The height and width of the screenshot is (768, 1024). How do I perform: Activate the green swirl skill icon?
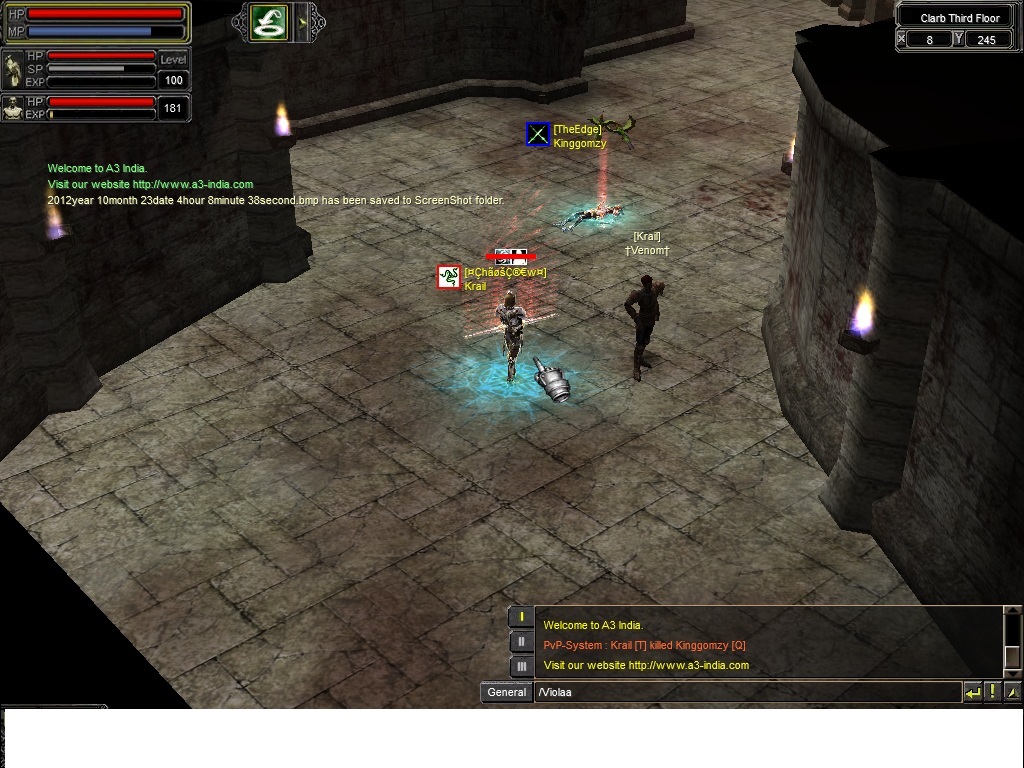269,22
